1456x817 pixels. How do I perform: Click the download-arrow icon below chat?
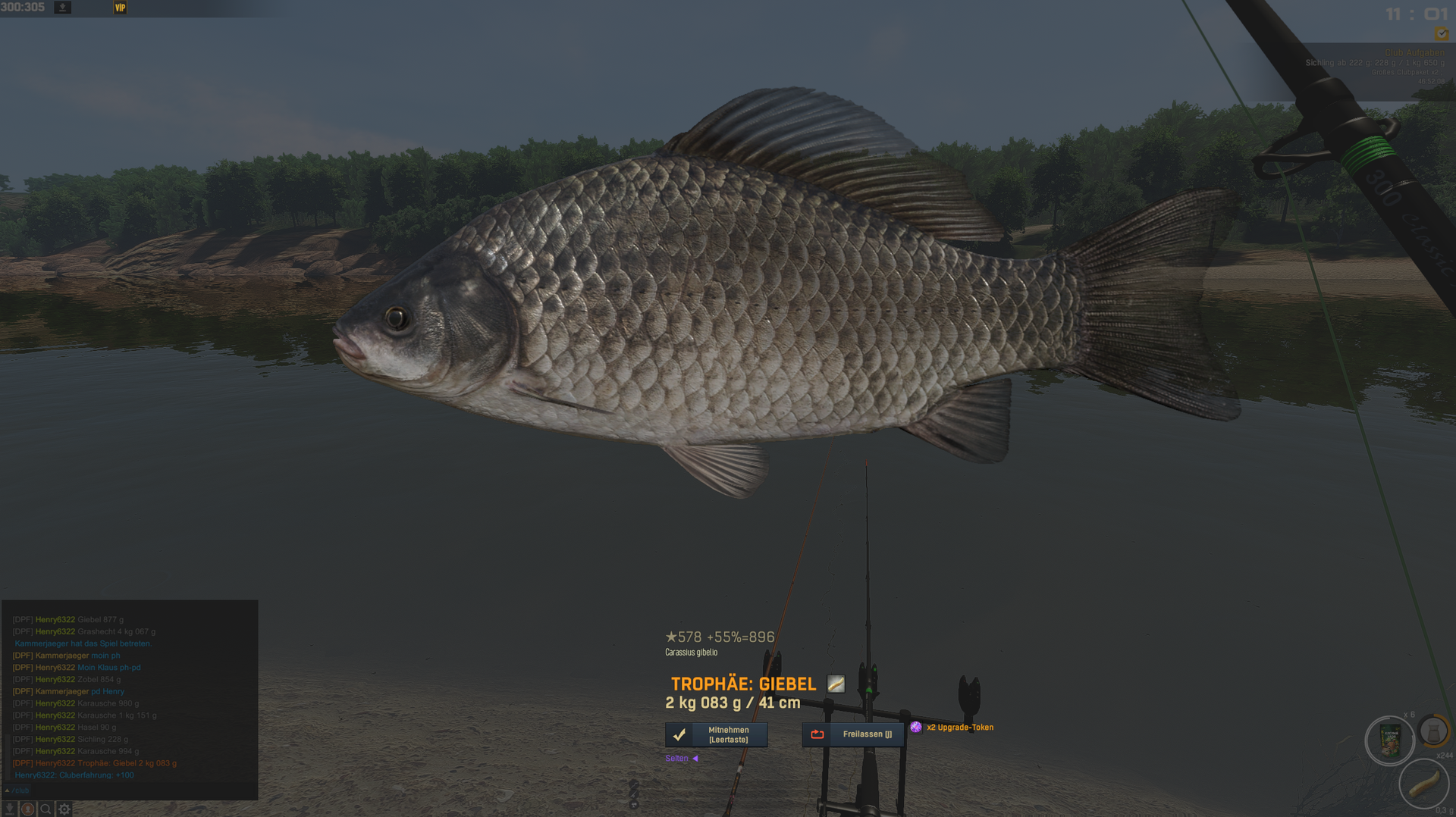[10, 809]
